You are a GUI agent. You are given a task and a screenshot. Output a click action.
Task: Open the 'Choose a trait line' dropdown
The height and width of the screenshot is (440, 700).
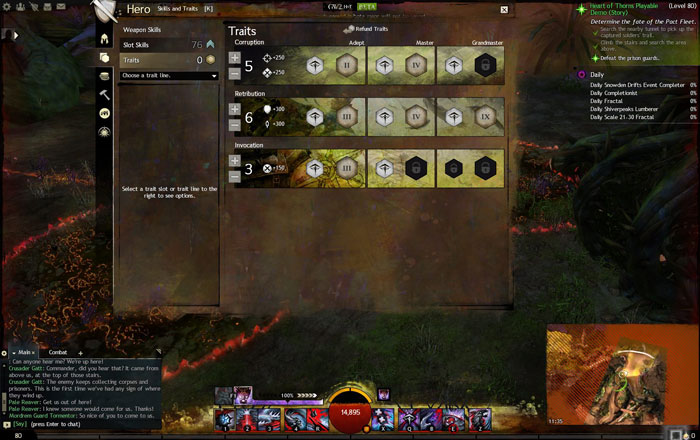168,76
